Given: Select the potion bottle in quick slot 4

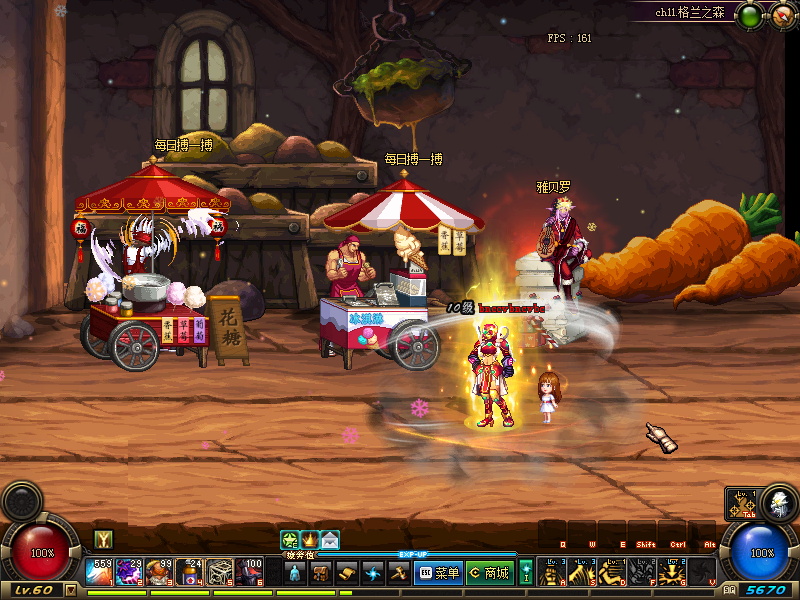Looking at the screenshot, I should pos(190,572).
